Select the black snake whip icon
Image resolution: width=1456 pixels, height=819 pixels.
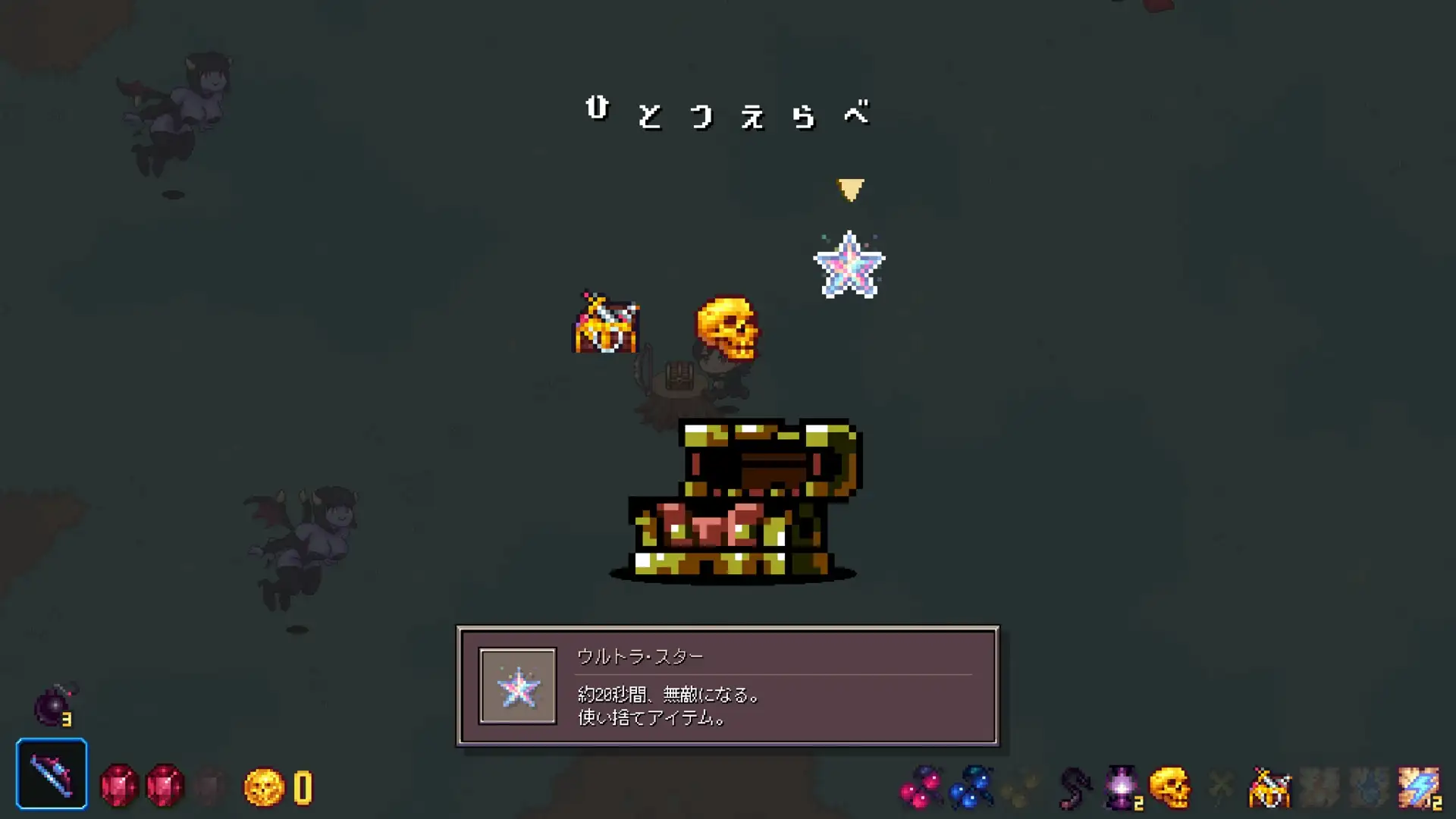click(x=1074, y=786)
